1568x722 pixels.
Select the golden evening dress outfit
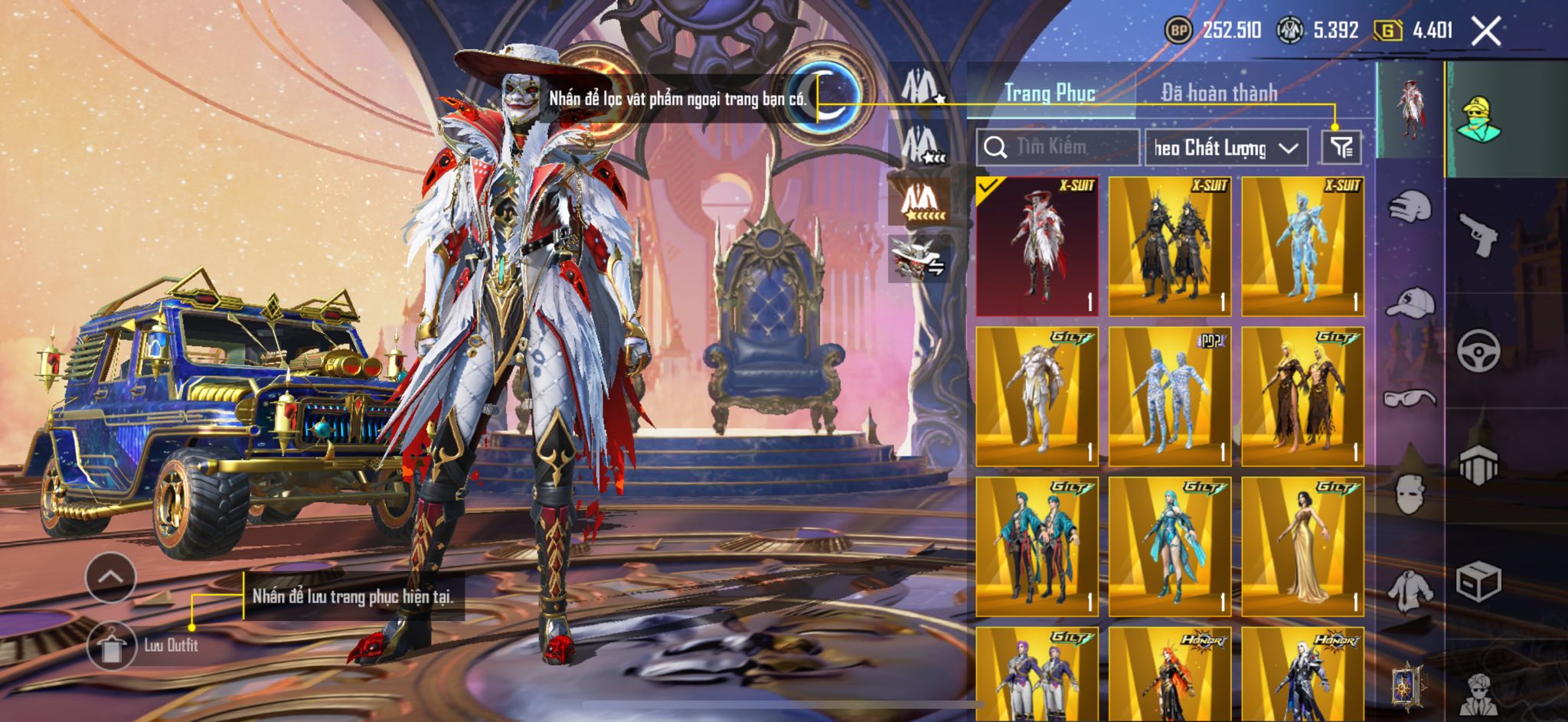(1302, 547)
